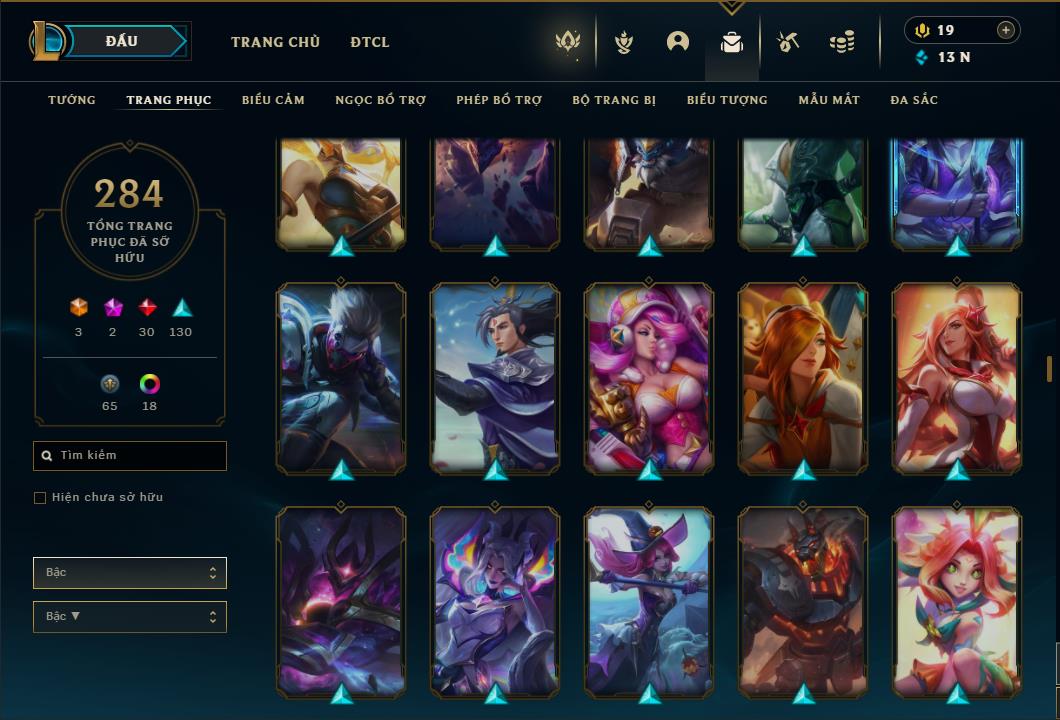Switch to the BIỂU CẢM tab
This screenshot has width=1060, height=720.
(x=273, y=100)
